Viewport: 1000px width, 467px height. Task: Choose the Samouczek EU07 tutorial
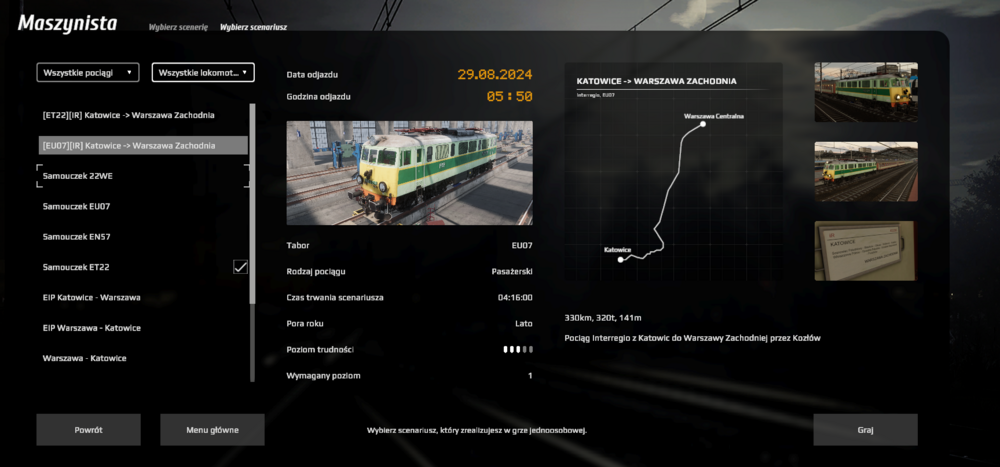point(76,206)
